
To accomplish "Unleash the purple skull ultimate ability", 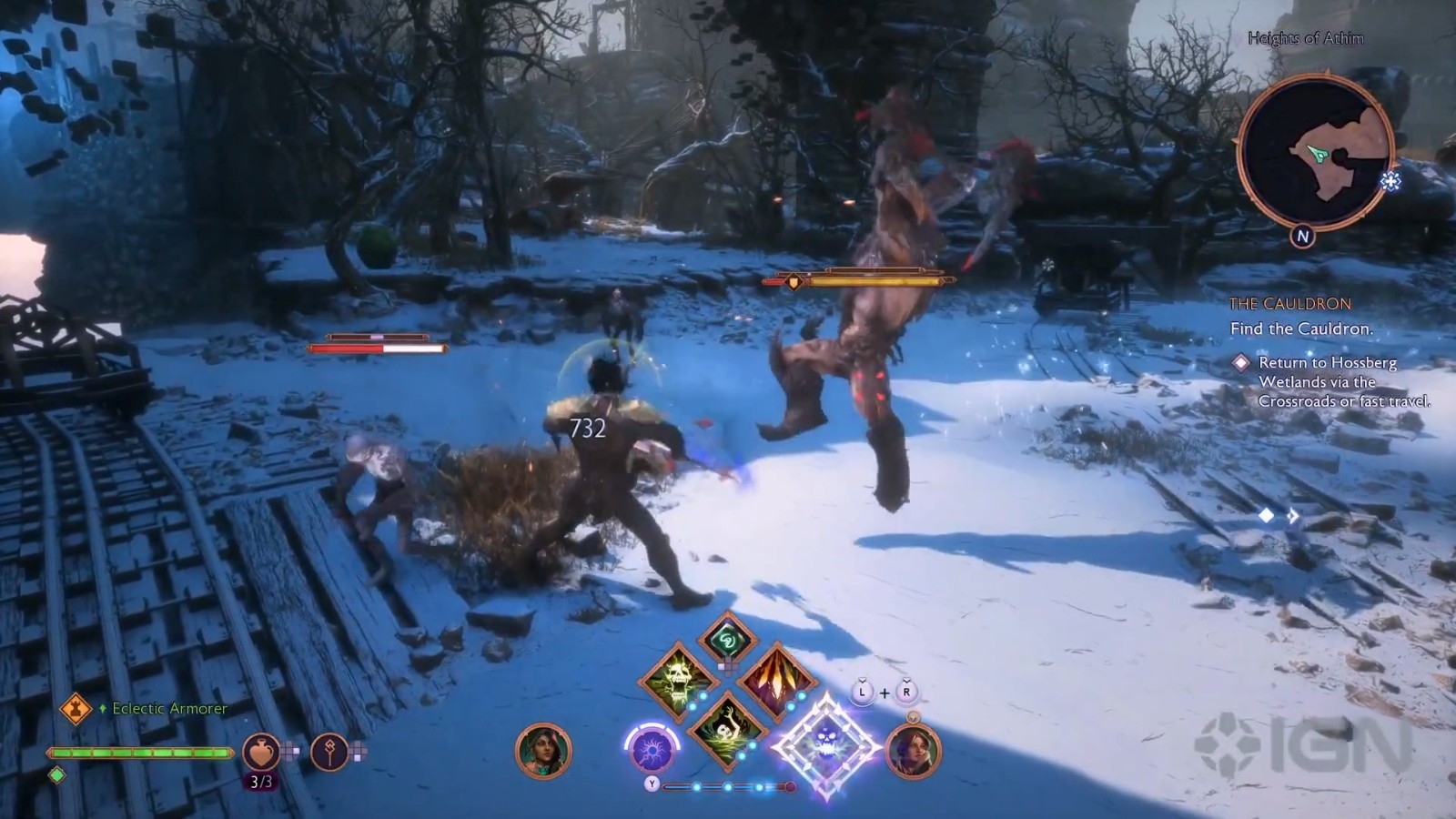I will pyautogui.click(x=826, y=744).
